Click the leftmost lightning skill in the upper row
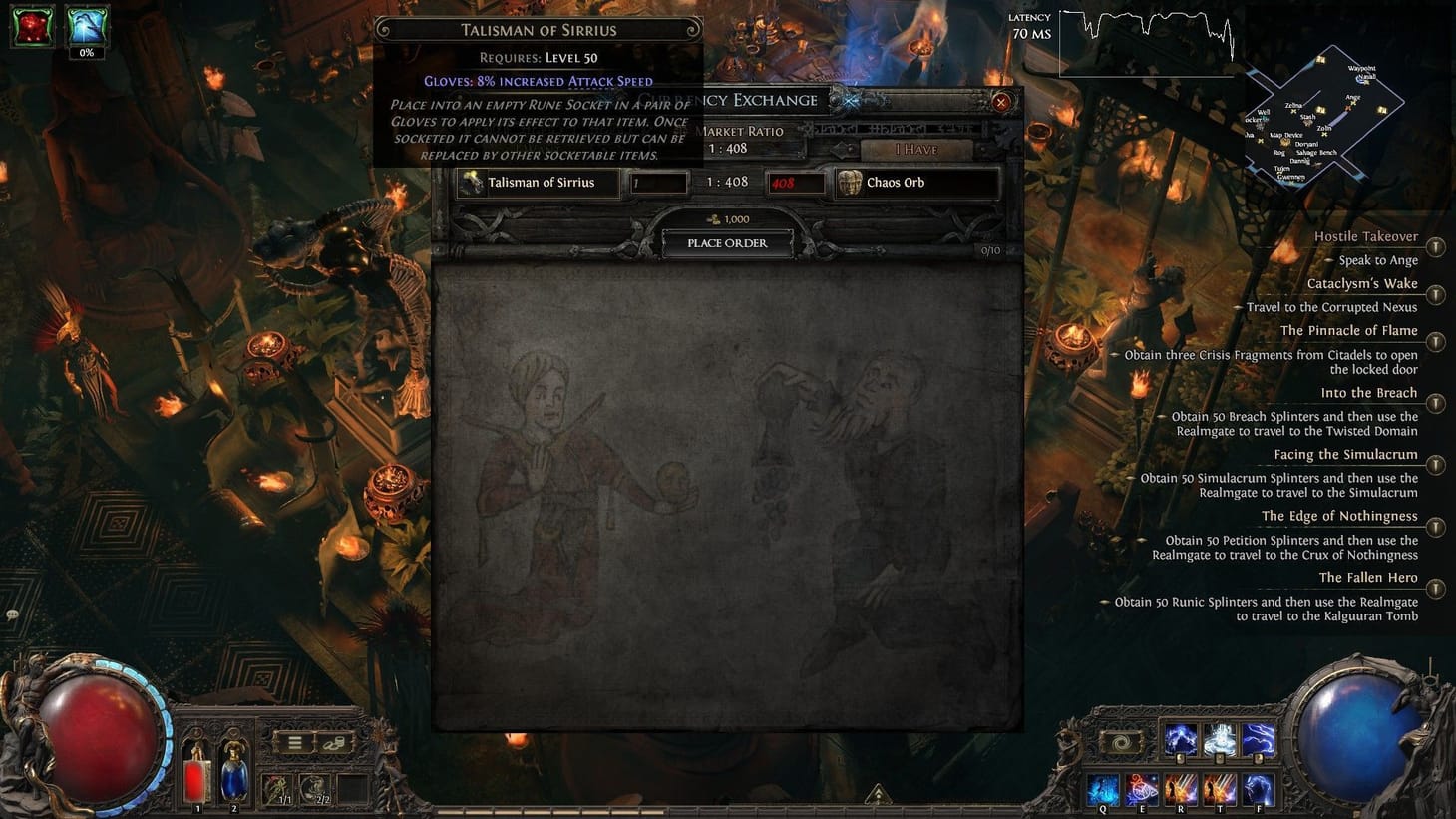The height and width of the screenshot is (819, 1456). [x=1181, y=739]
